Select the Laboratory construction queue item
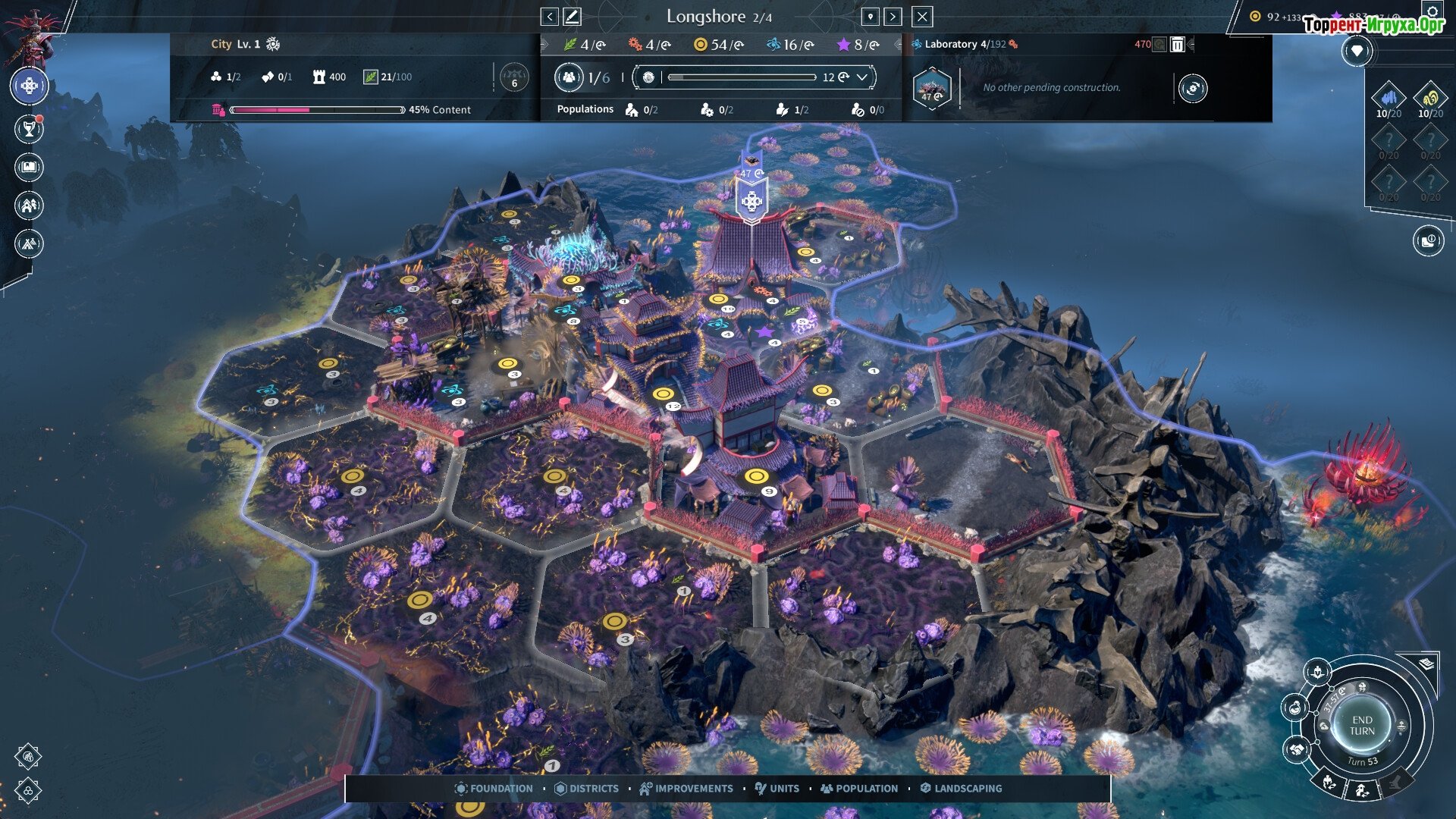Screen dimensions: 1456x819 point(932,89)
